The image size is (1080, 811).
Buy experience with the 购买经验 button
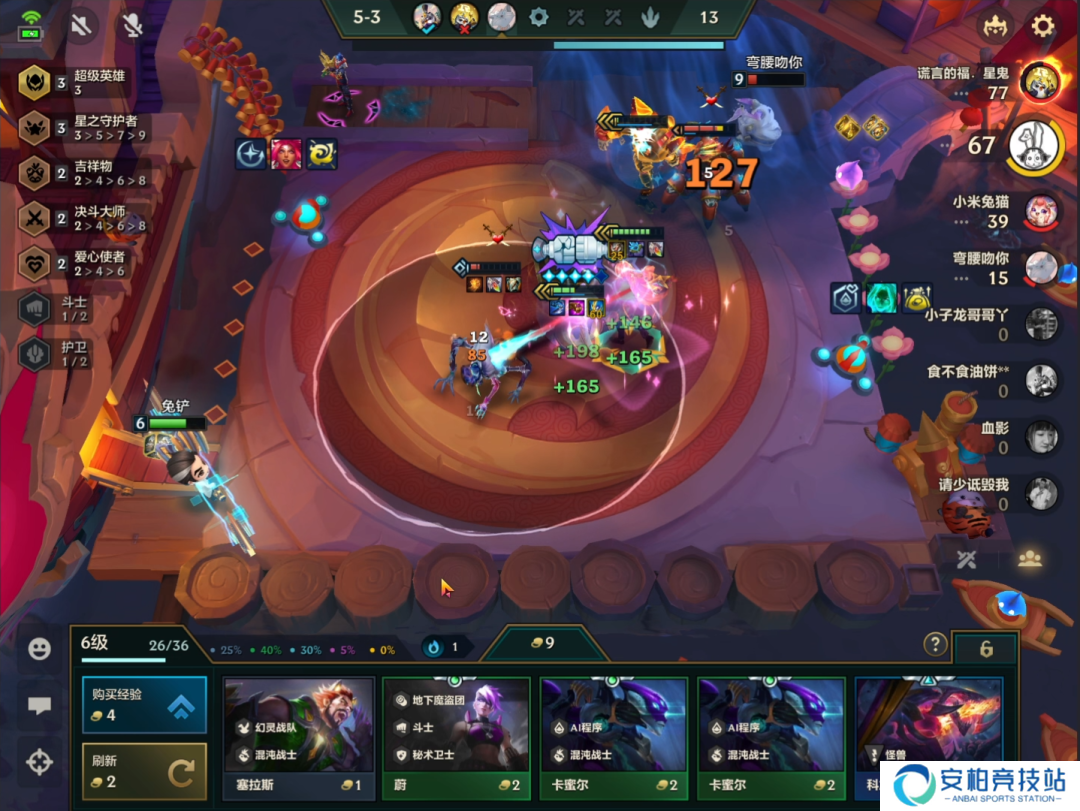[x=143, y=705]
